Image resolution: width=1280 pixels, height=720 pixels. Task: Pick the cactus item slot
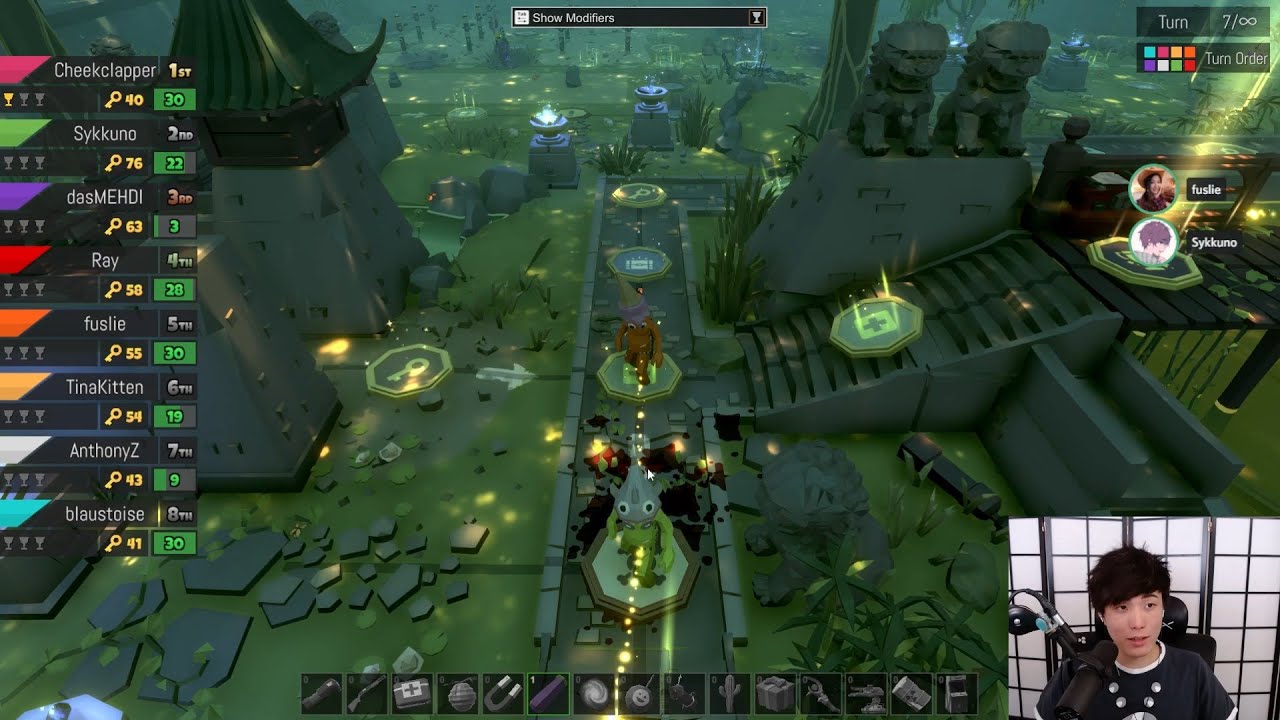click(x=730, y=693)
